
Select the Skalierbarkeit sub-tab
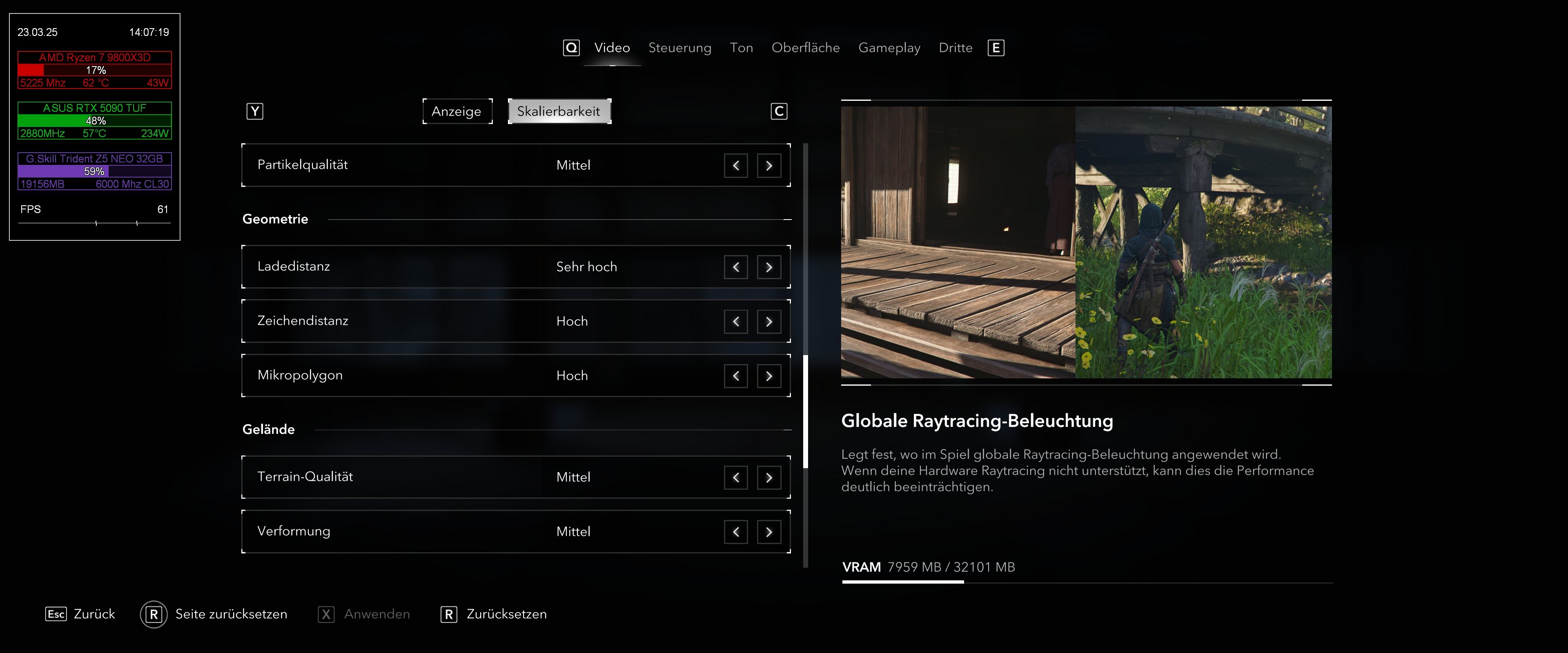pos(559,111)
